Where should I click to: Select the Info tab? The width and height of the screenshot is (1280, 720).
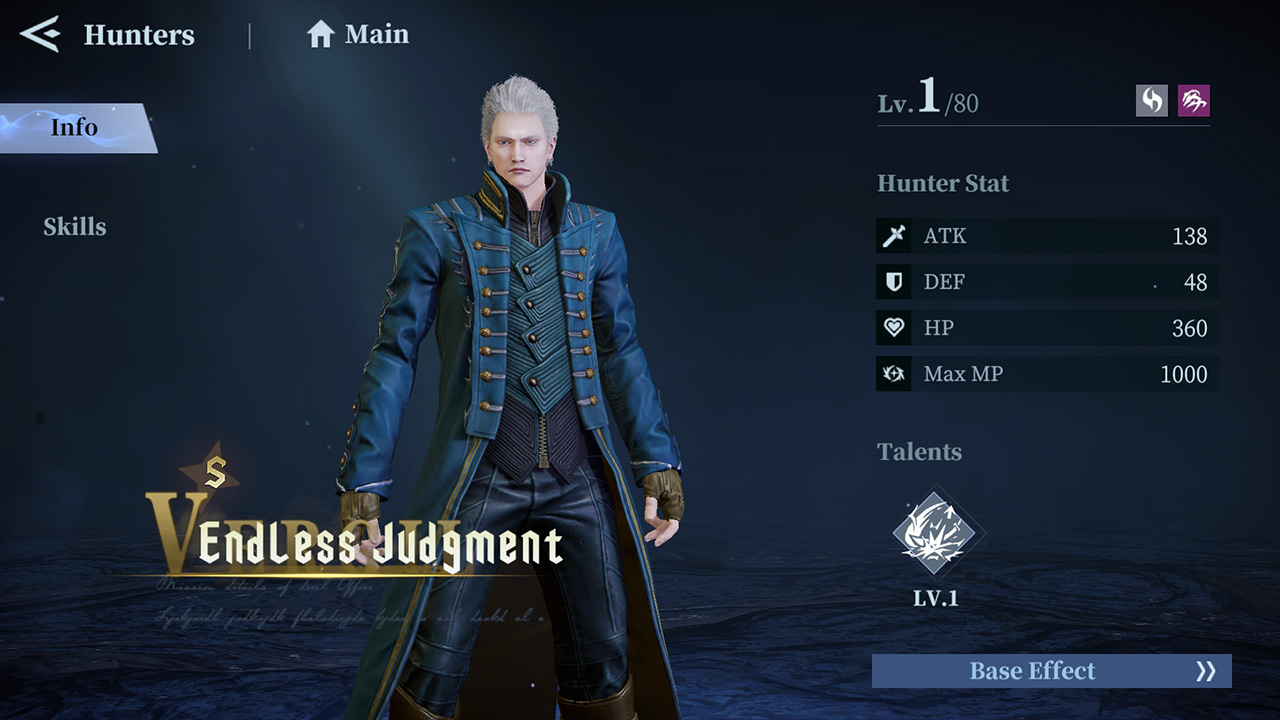(x=75, y=127)
